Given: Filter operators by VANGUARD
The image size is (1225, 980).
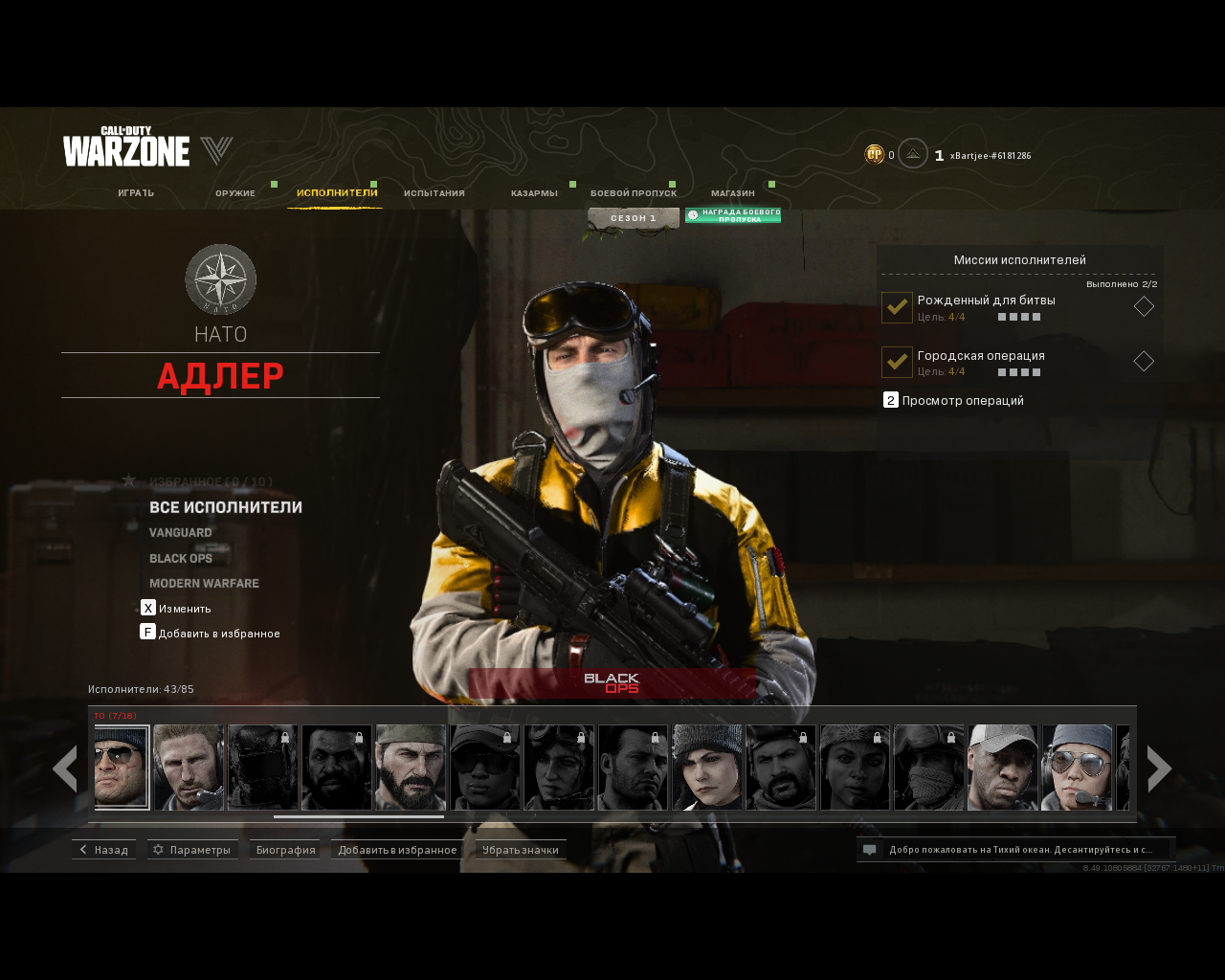Looking at the screenshot, I should (181, 533).
